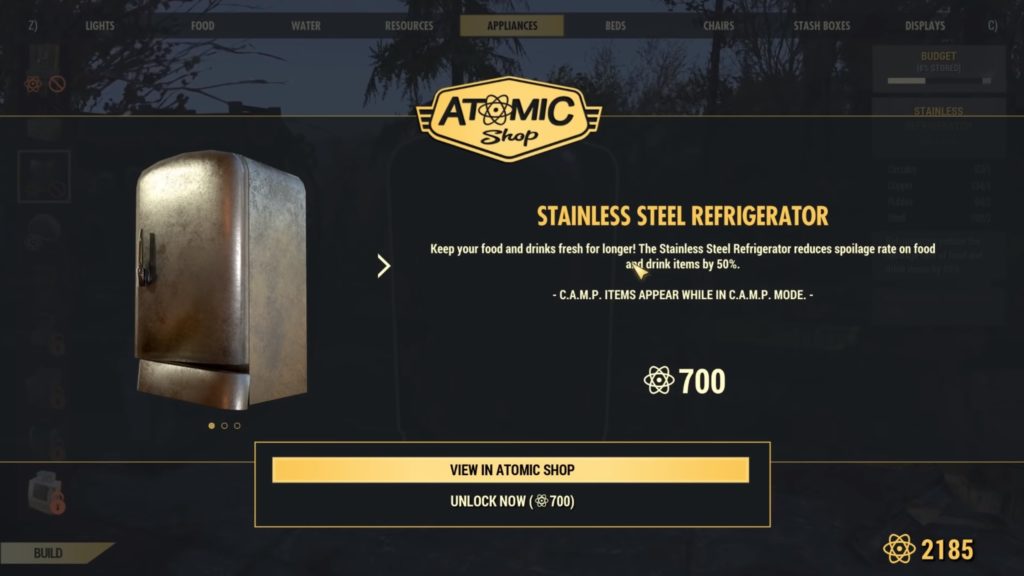Open the Beds category tab
The image size is (1024, 576).
[616, 26]
